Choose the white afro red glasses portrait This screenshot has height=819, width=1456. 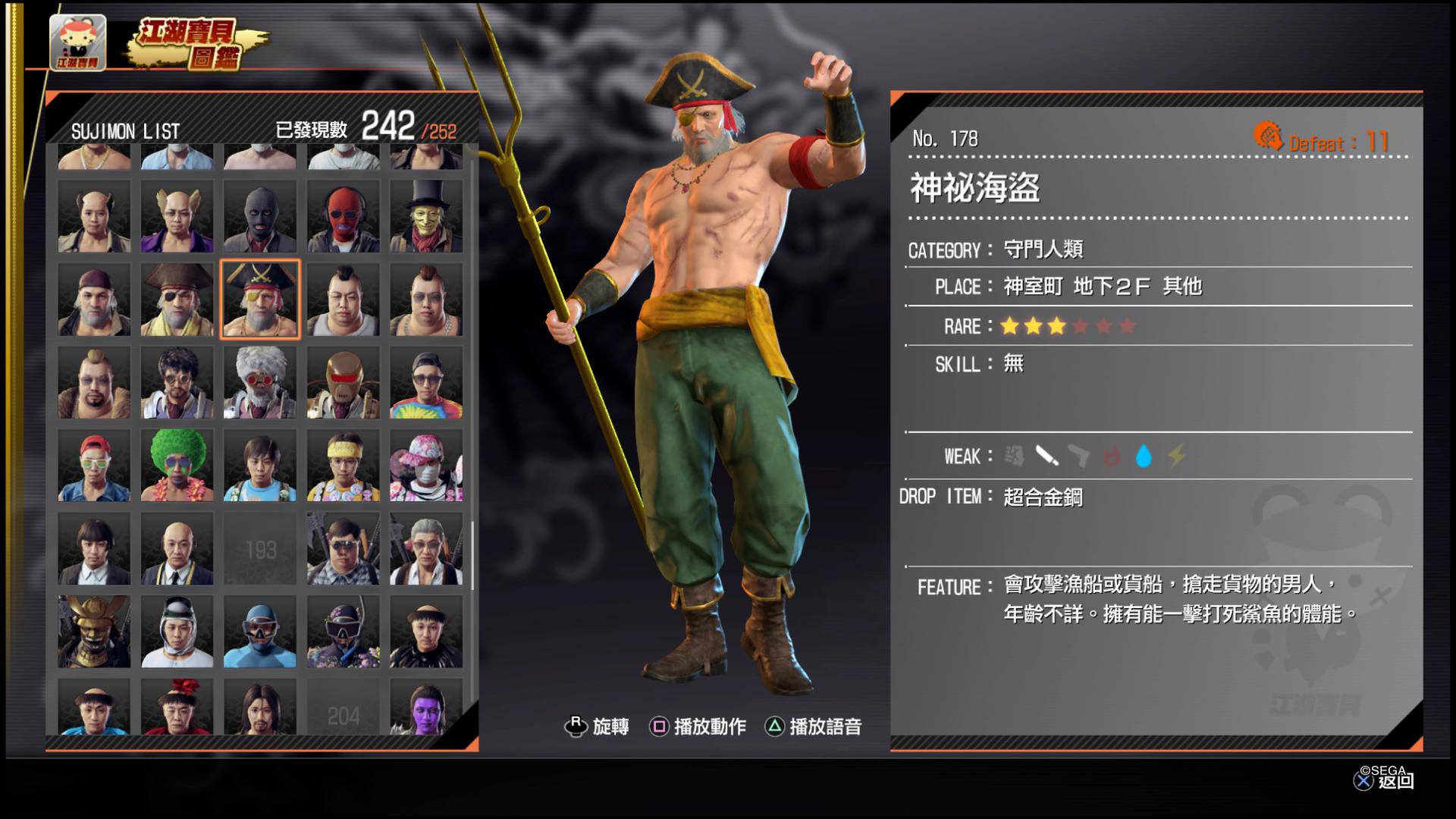point(260,382)
